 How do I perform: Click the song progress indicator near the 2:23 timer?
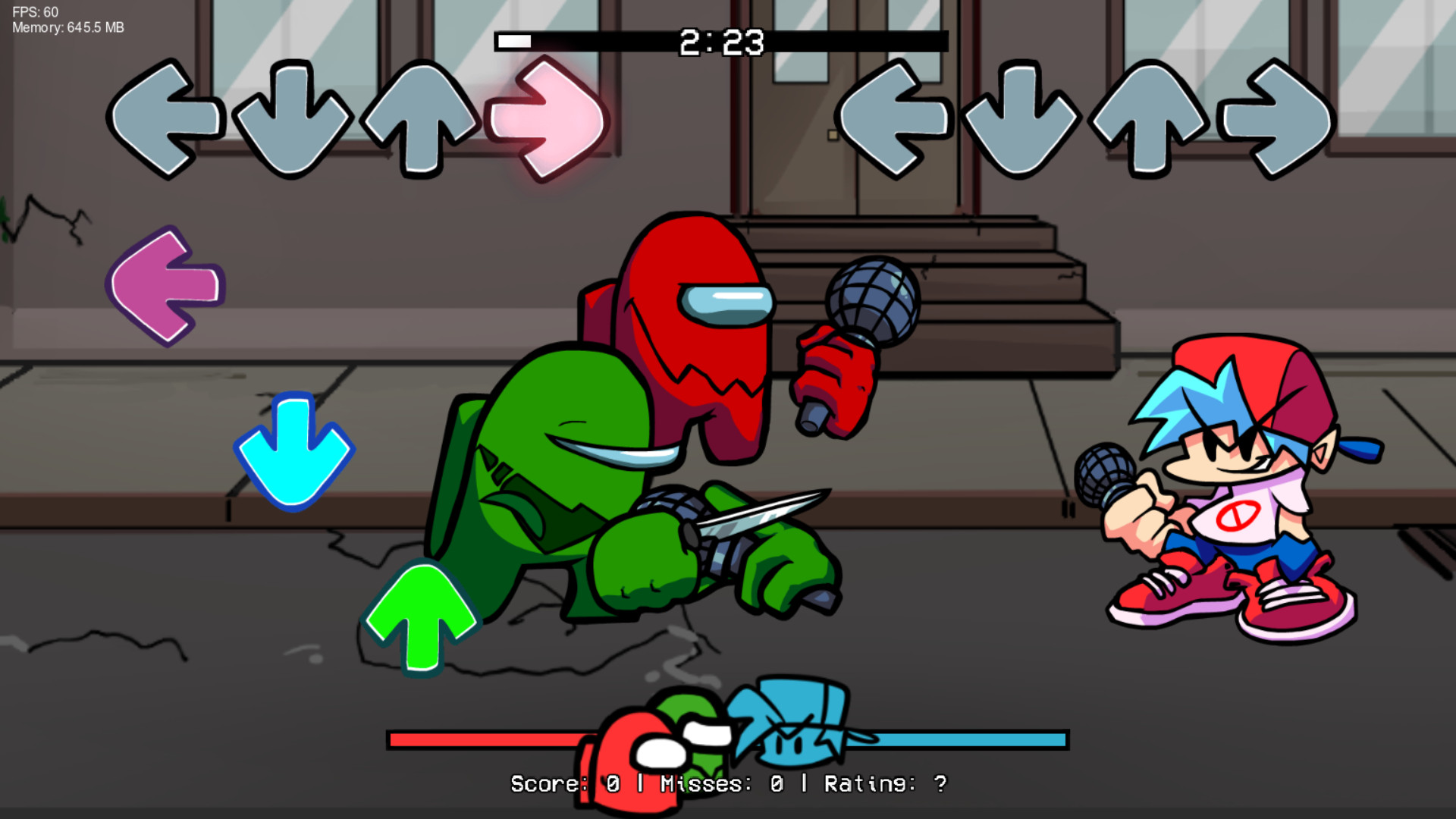514,42
